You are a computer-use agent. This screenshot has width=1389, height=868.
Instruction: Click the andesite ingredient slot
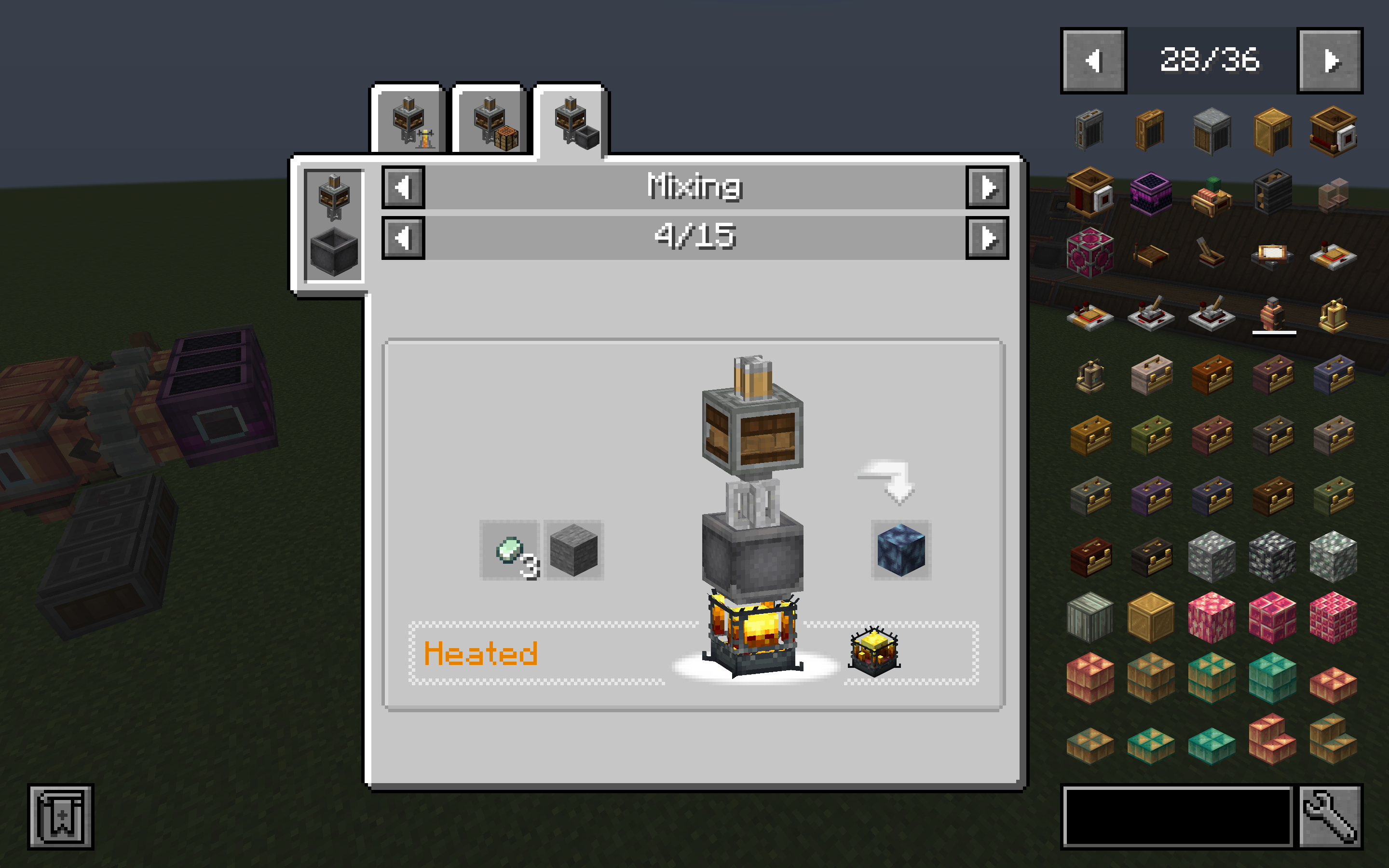coord(574,549)
